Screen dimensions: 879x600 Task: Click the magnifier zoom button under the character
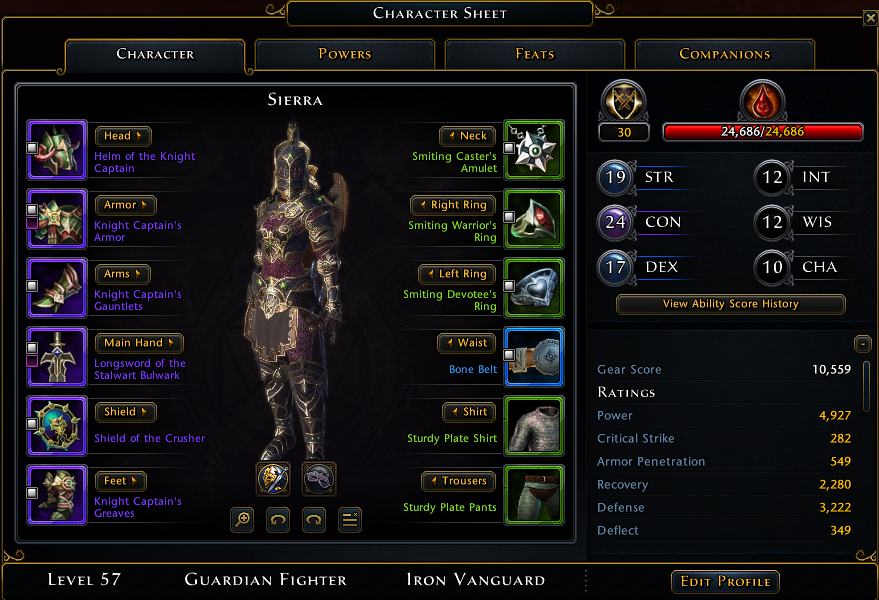tap(241, 519)
